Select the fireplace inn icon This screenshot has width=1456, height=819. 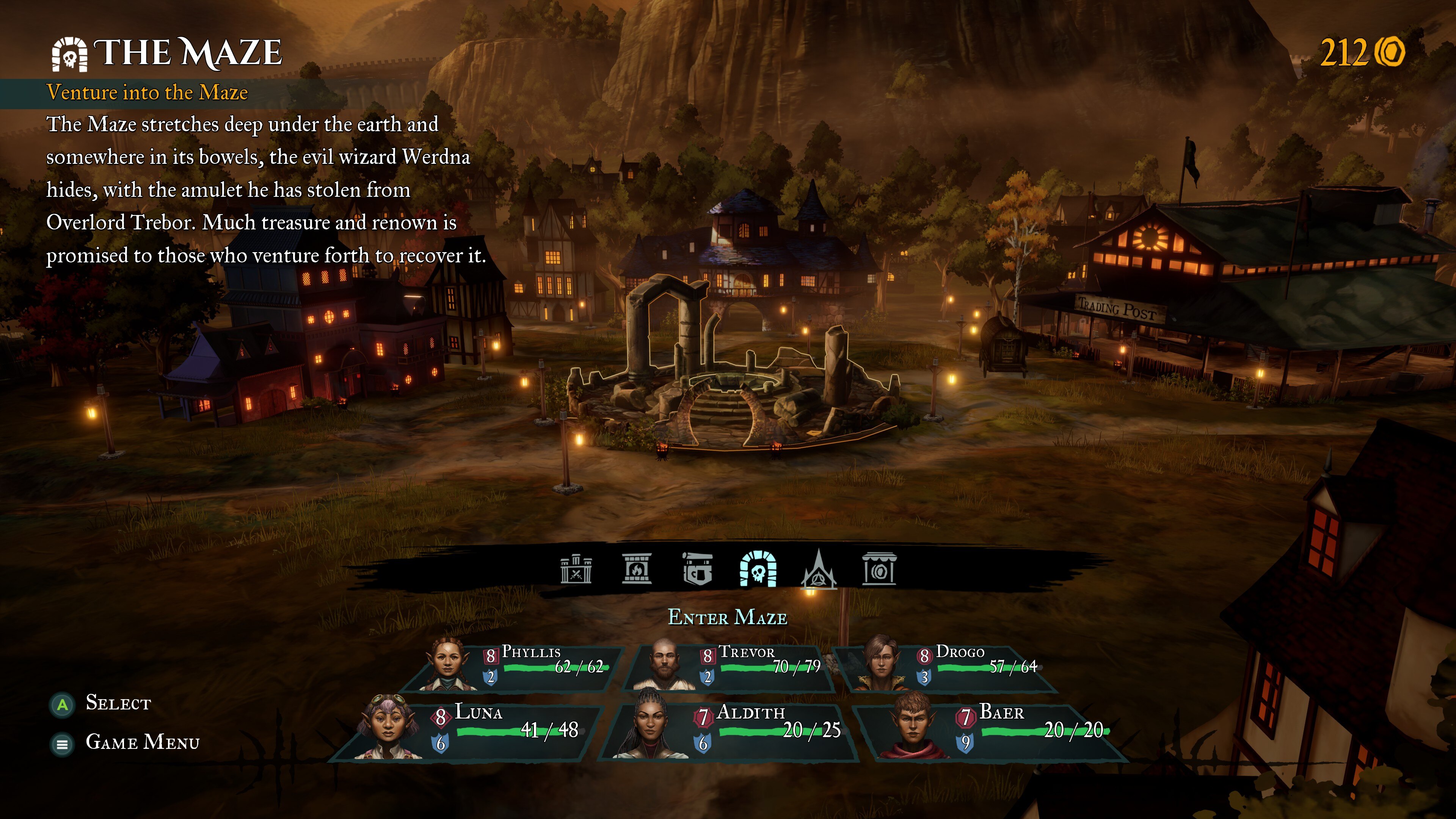pos(637,569)
